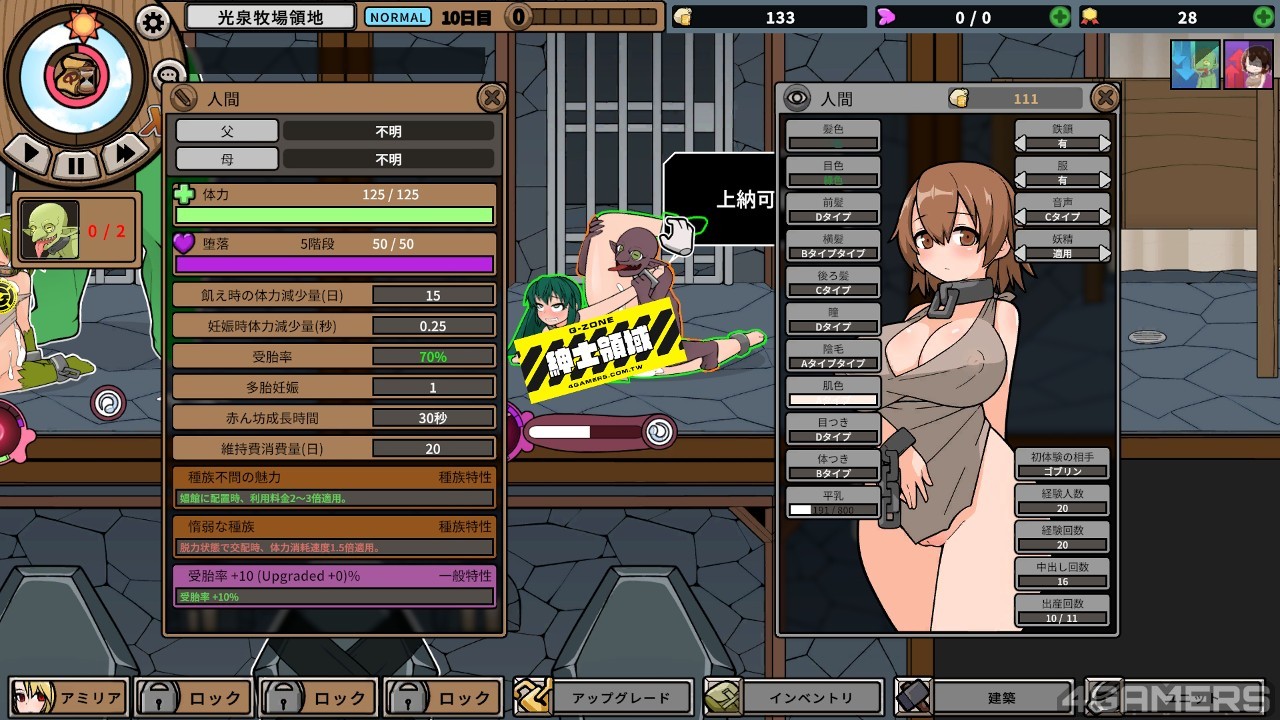The width and height of the screenshot is (1280, 720).
Task: Select the 前髪 Dタイプ option
Action: coord(832,209)
